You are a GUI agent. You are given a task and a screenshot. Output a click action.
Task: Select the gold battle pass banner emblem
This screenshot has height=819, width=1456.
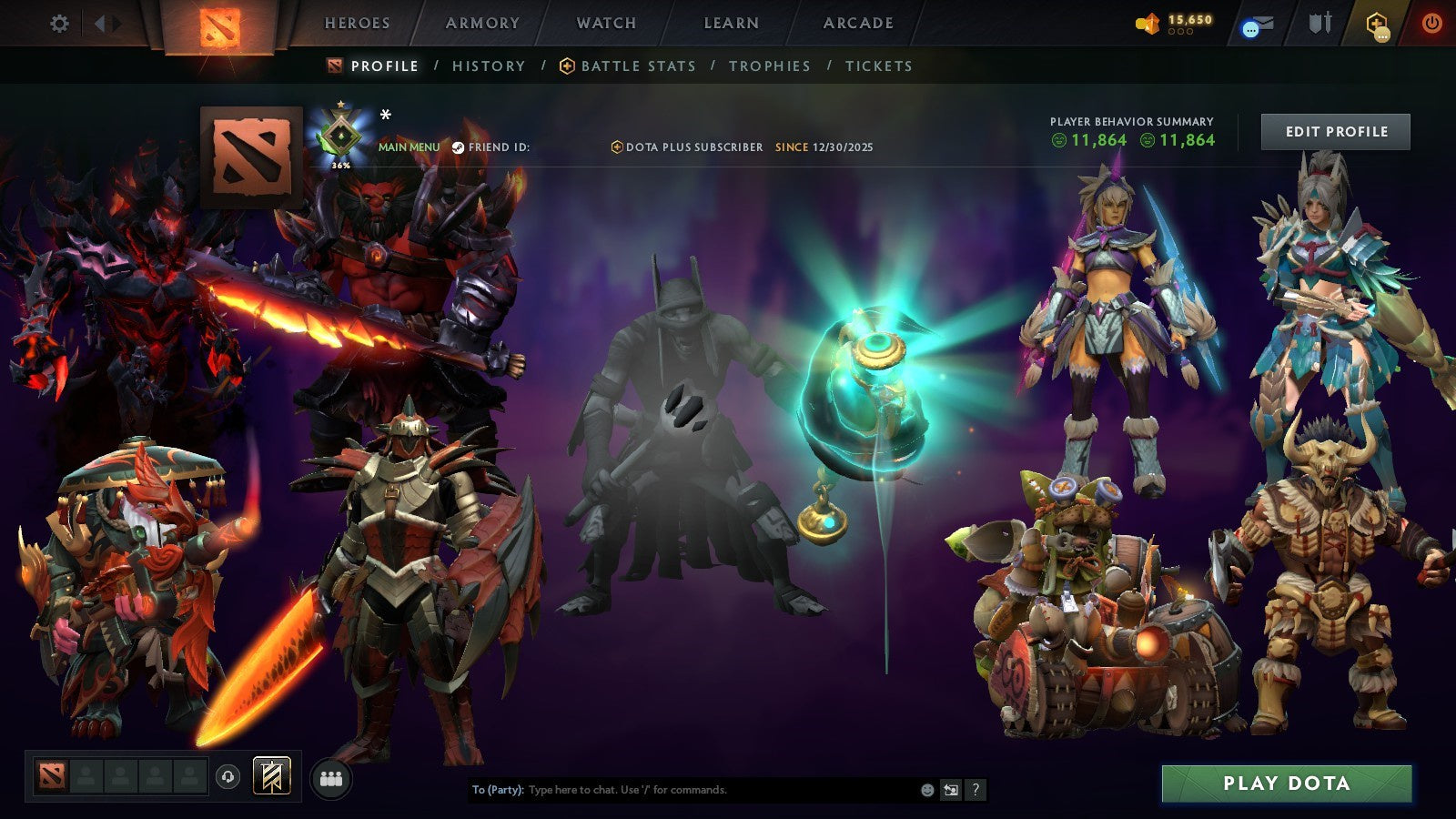270,775
